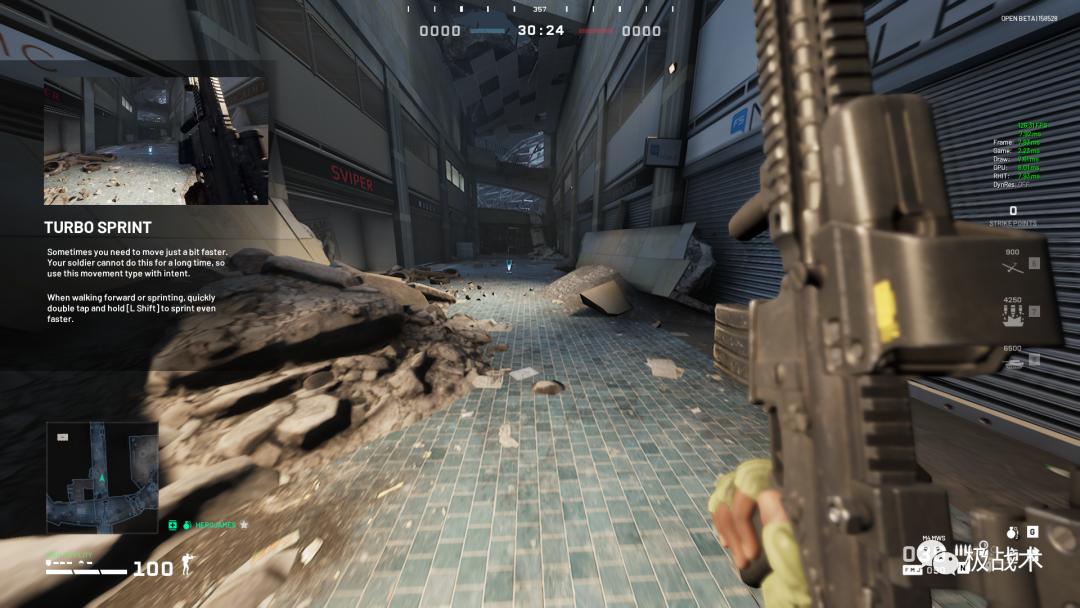Select the 4250-point strike icon

pyautogui.click(x=1013, y=312)
